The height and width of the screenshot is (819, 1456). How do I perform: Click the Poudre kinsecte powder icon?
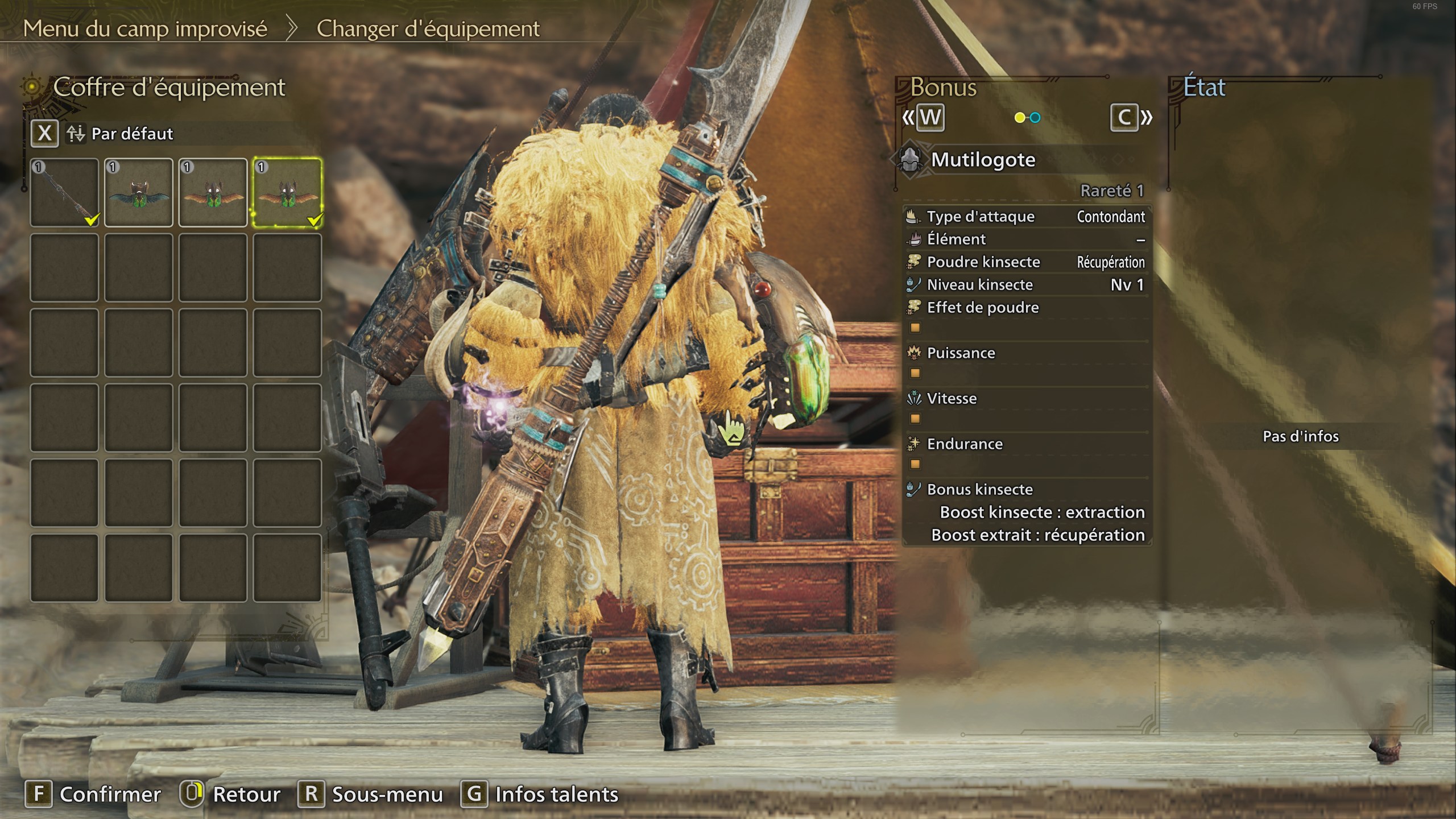pyautogui.click(x=915, y=262)
